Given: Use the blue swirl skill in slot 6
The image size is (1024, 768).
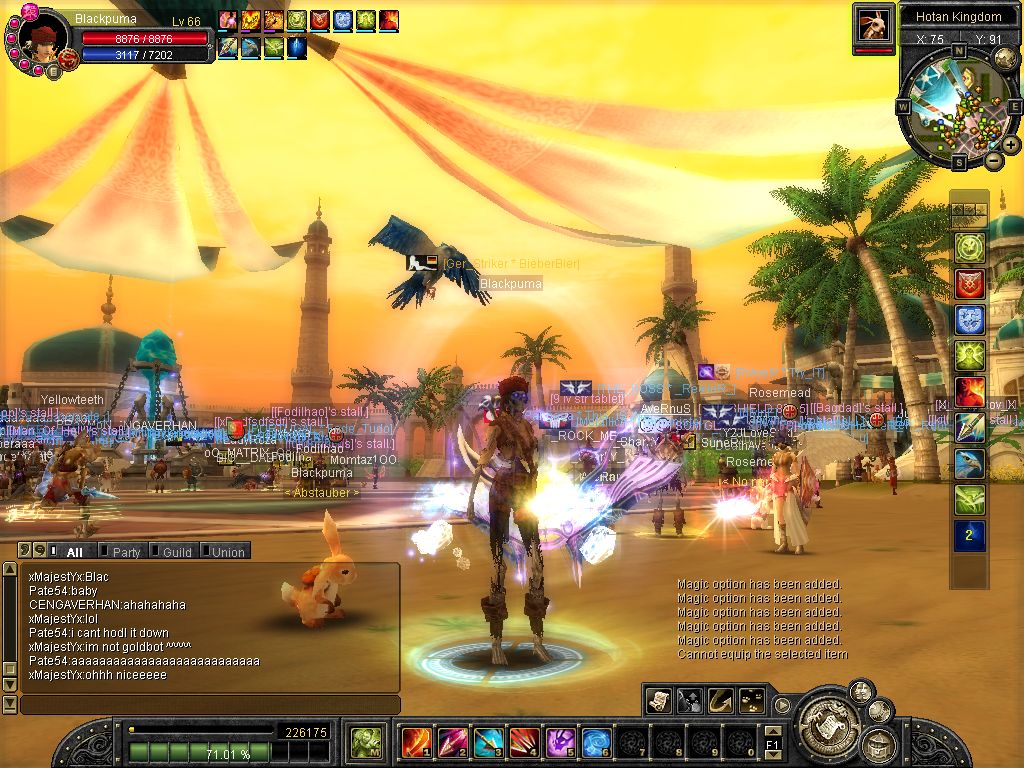Looking at the screenshot, I should (x=596, y=742).
